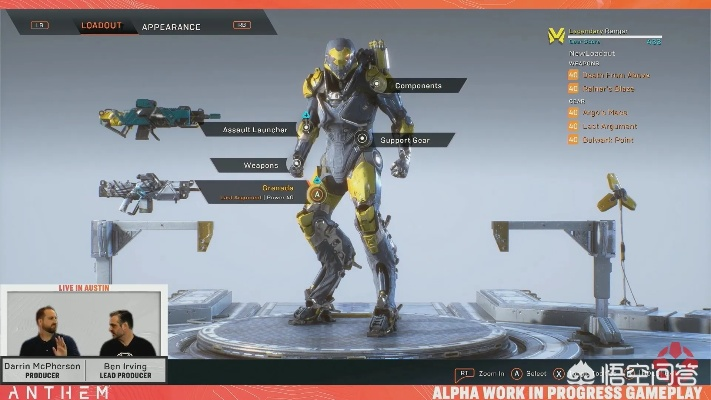
Task: Choose Last Argument gear entry
Action: (x=612, y=127)
